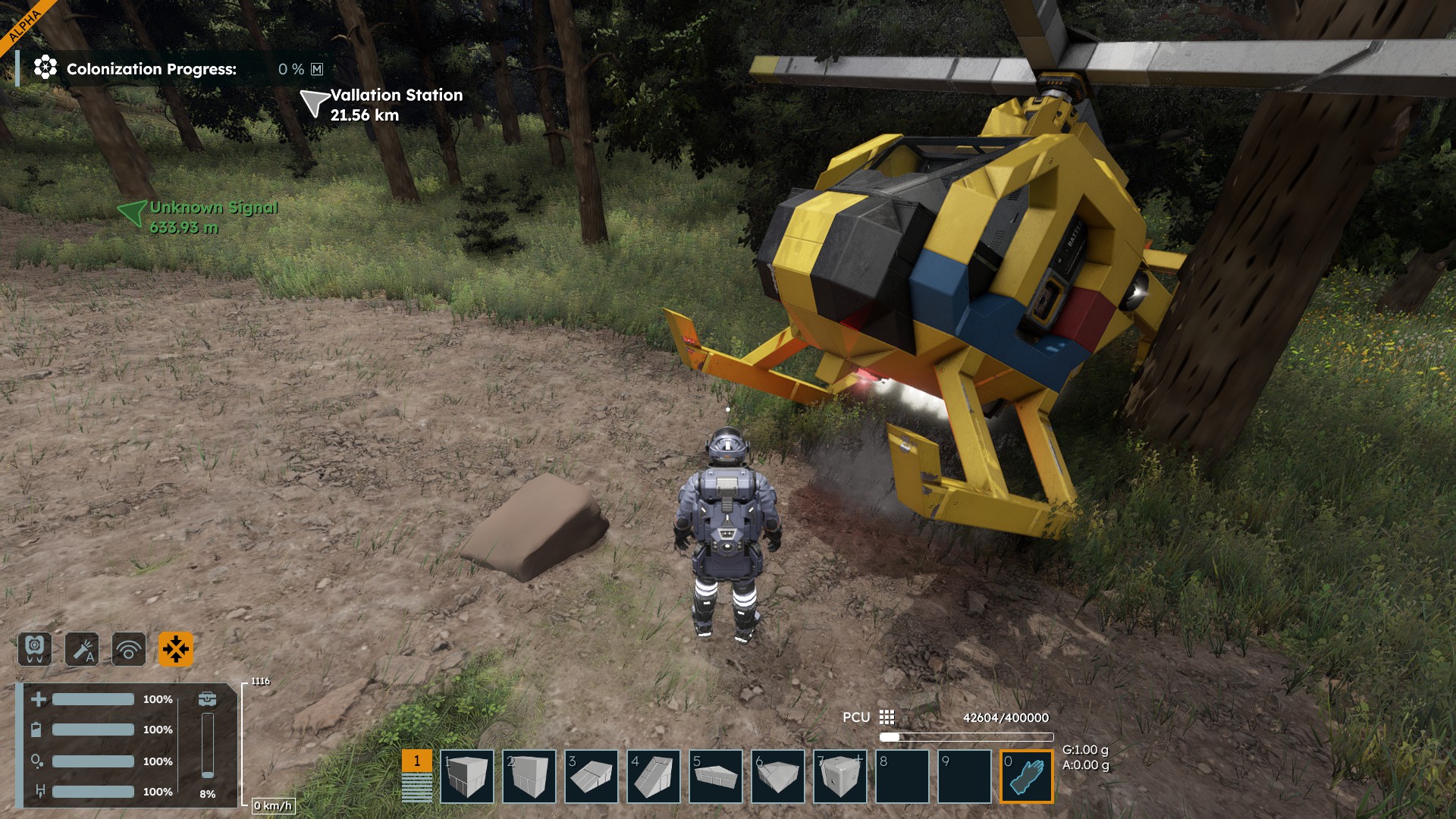Open the Colonization Progress tracker

[151, 69]
